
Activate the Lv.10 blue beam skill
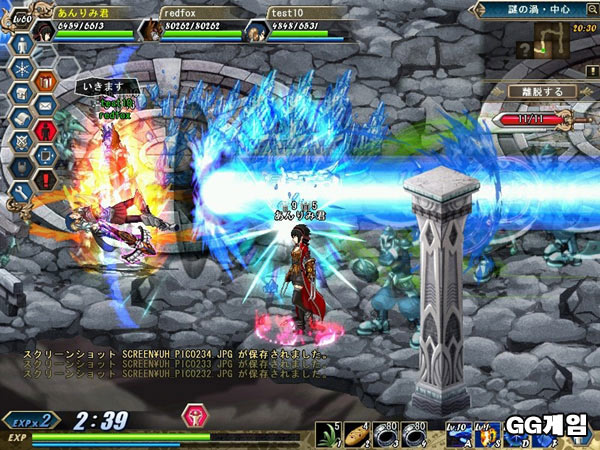coord(461,432)
